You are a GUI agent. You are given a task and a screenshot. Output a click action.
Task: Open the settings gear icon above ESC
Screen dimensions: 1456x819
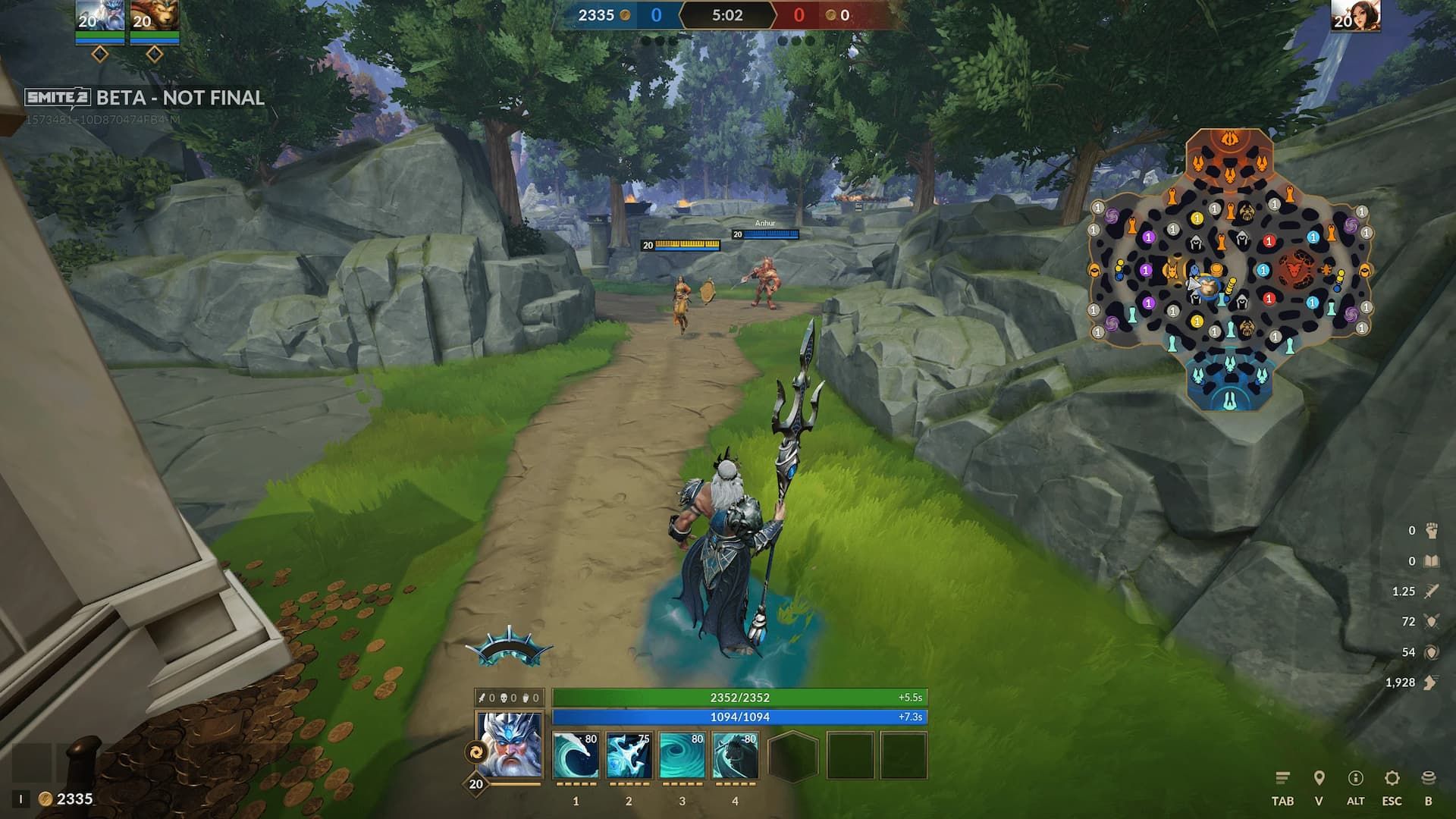tap(1392, 778)
